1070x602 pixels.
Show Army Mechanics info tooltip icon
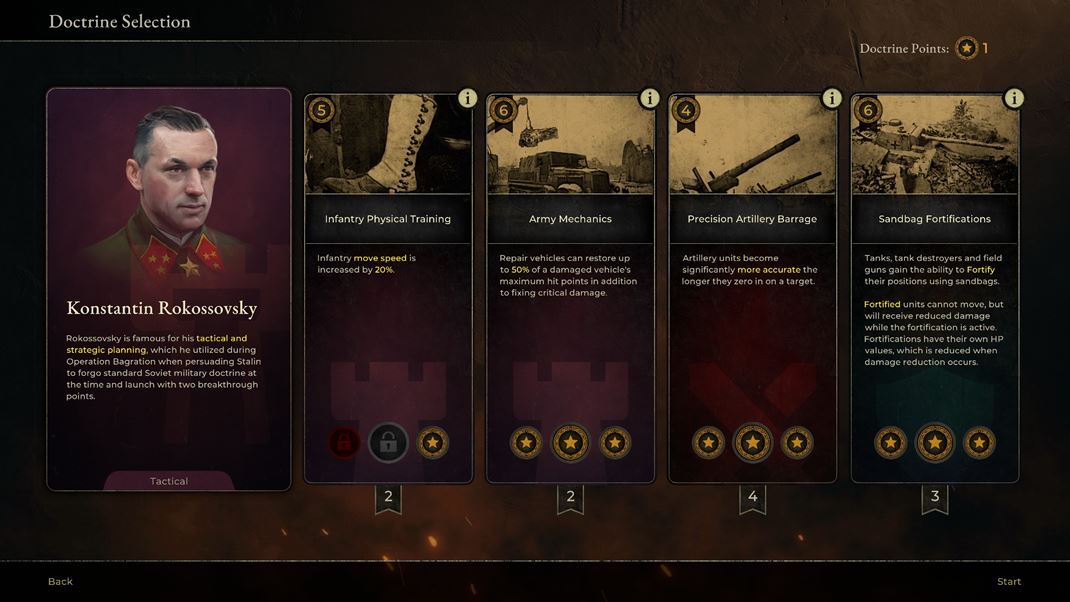pos(649,98)
